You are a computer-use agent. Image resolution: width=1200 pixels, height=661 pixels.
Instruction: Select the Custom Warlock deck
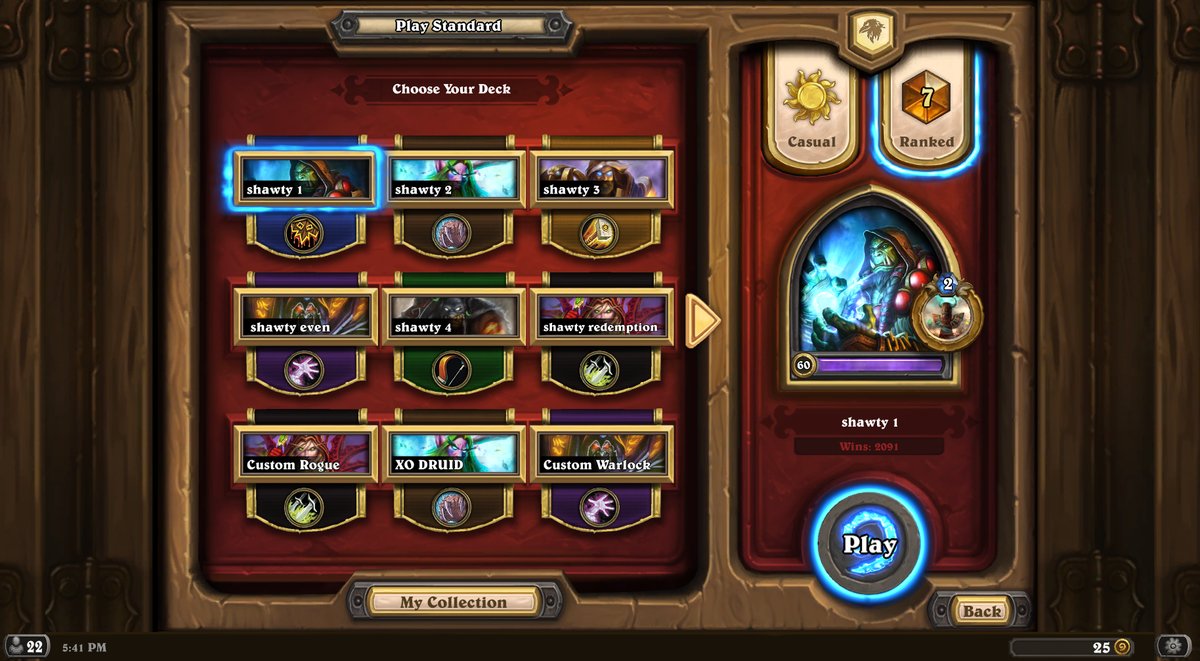click(x=601, y=454)
